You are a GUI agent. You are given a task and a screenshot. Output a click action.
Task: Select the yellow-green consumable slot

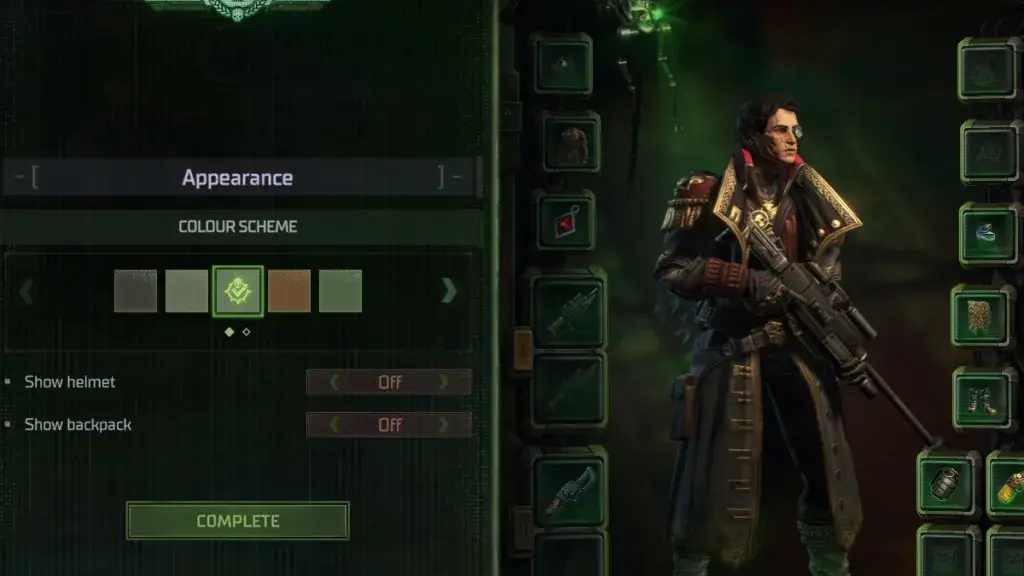coord(1008,484)
